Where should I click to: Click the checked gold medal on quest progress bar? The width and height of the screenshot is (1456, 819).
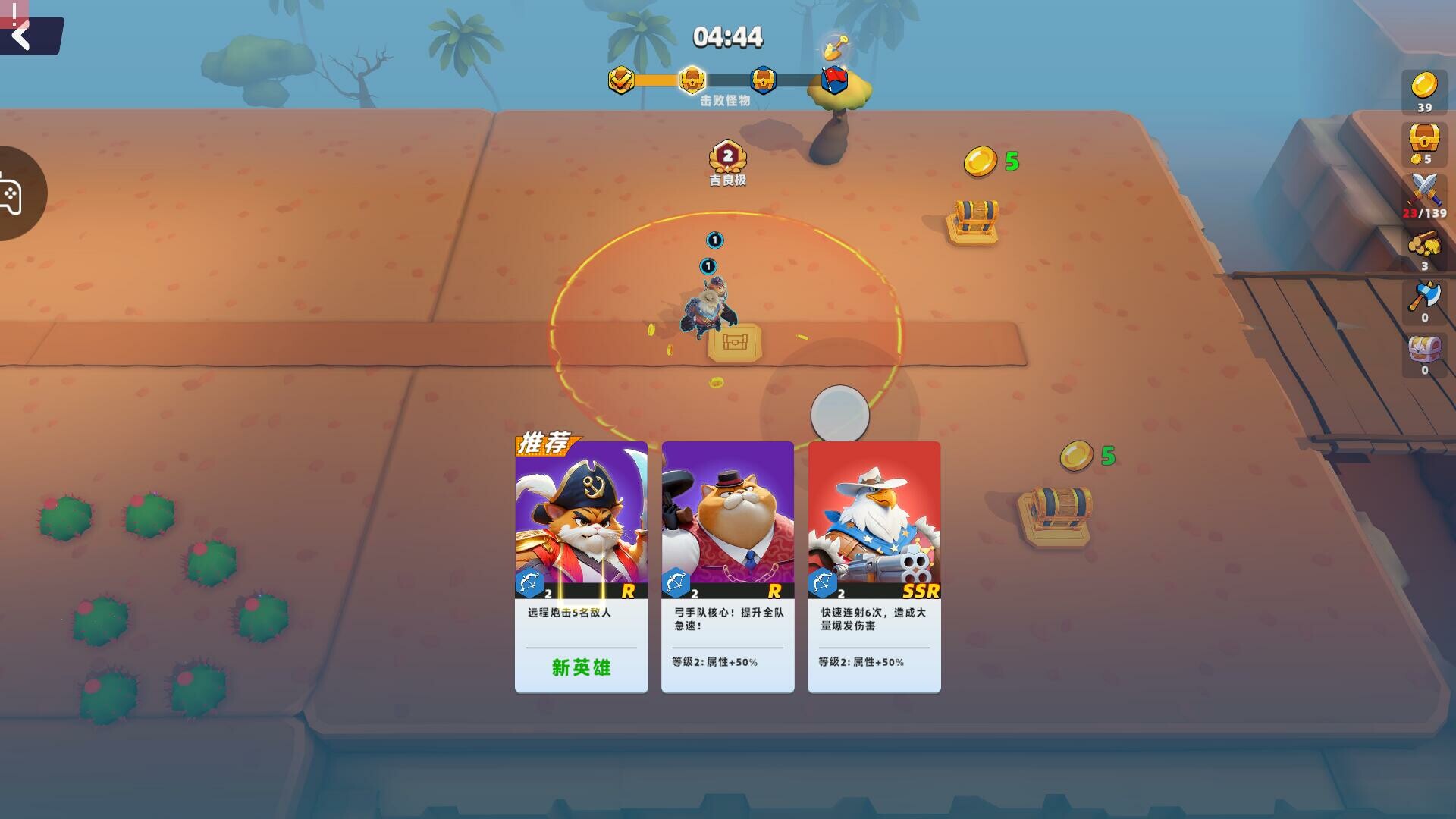coord(620,79)
